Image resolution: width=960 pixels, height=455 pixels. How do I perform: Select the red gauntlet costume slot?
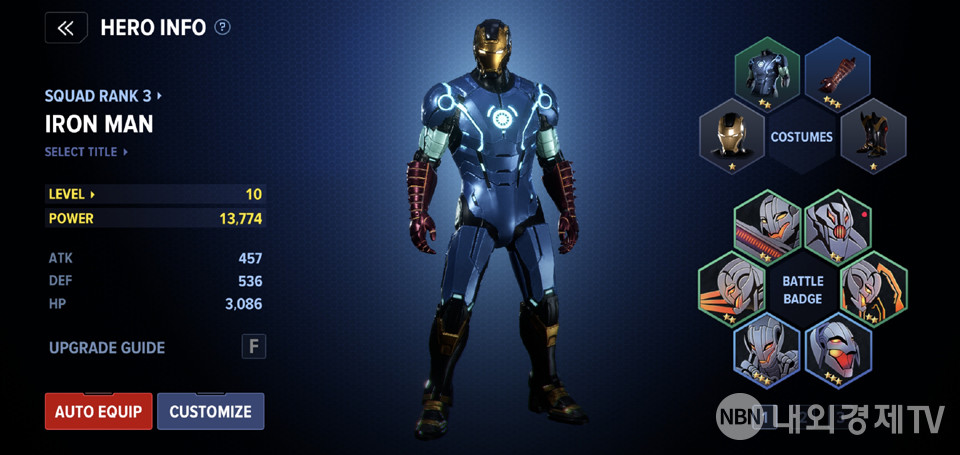pyautogui.click(x=837, y=72)
